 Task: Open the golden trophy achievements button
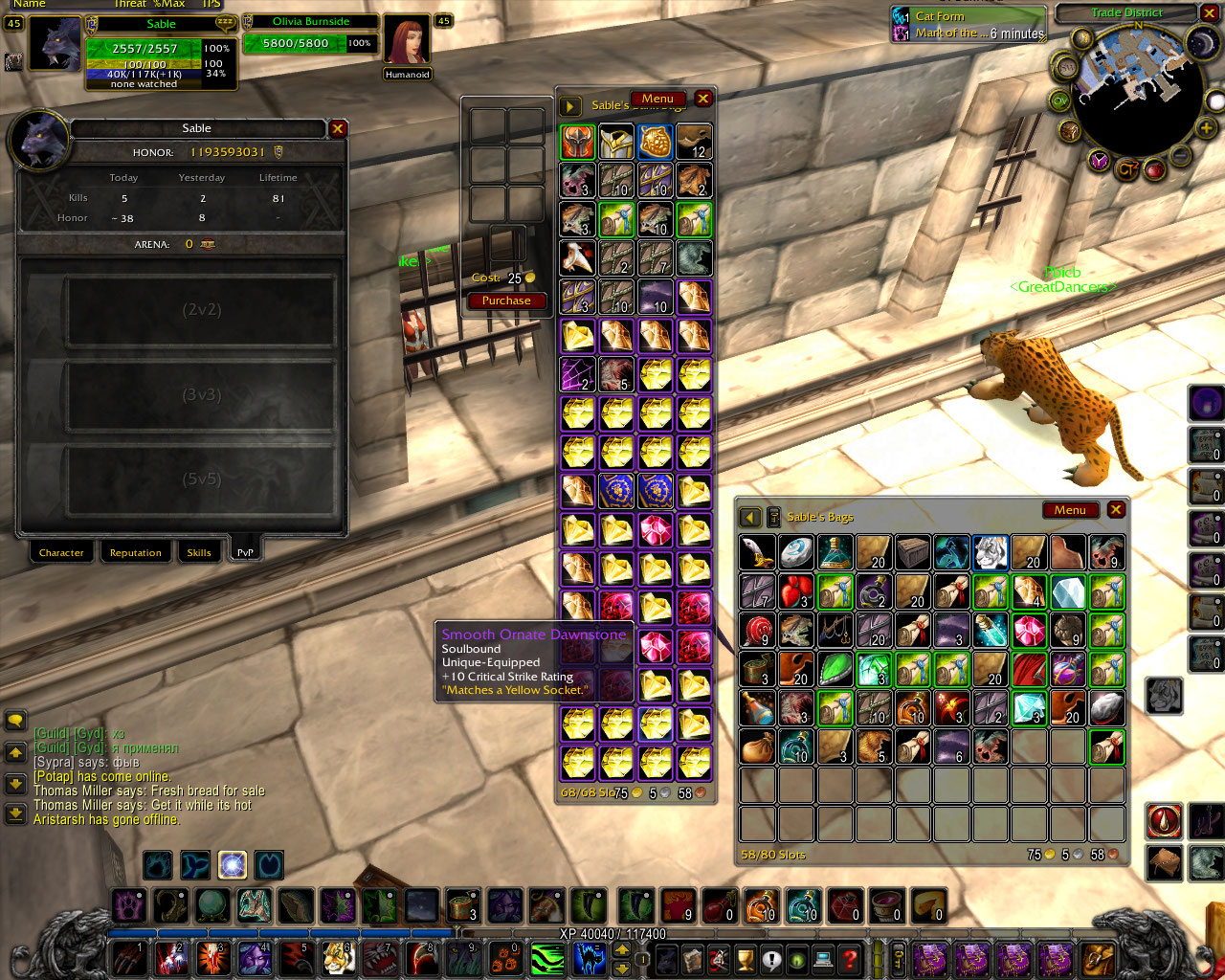[746, 958]
